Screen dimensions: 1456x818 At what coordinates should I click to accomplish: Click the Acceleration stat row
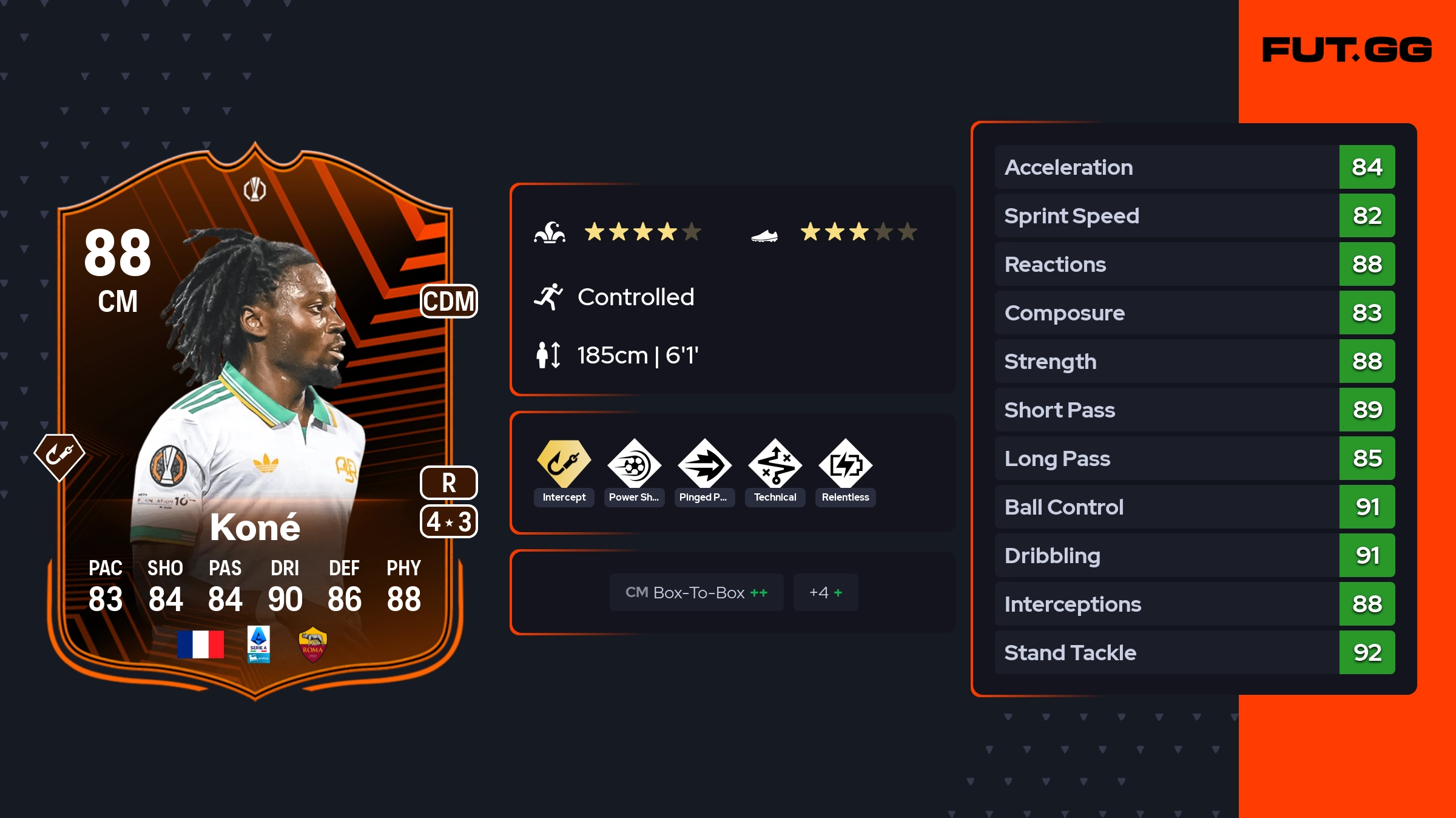[x=1194, y=167]
